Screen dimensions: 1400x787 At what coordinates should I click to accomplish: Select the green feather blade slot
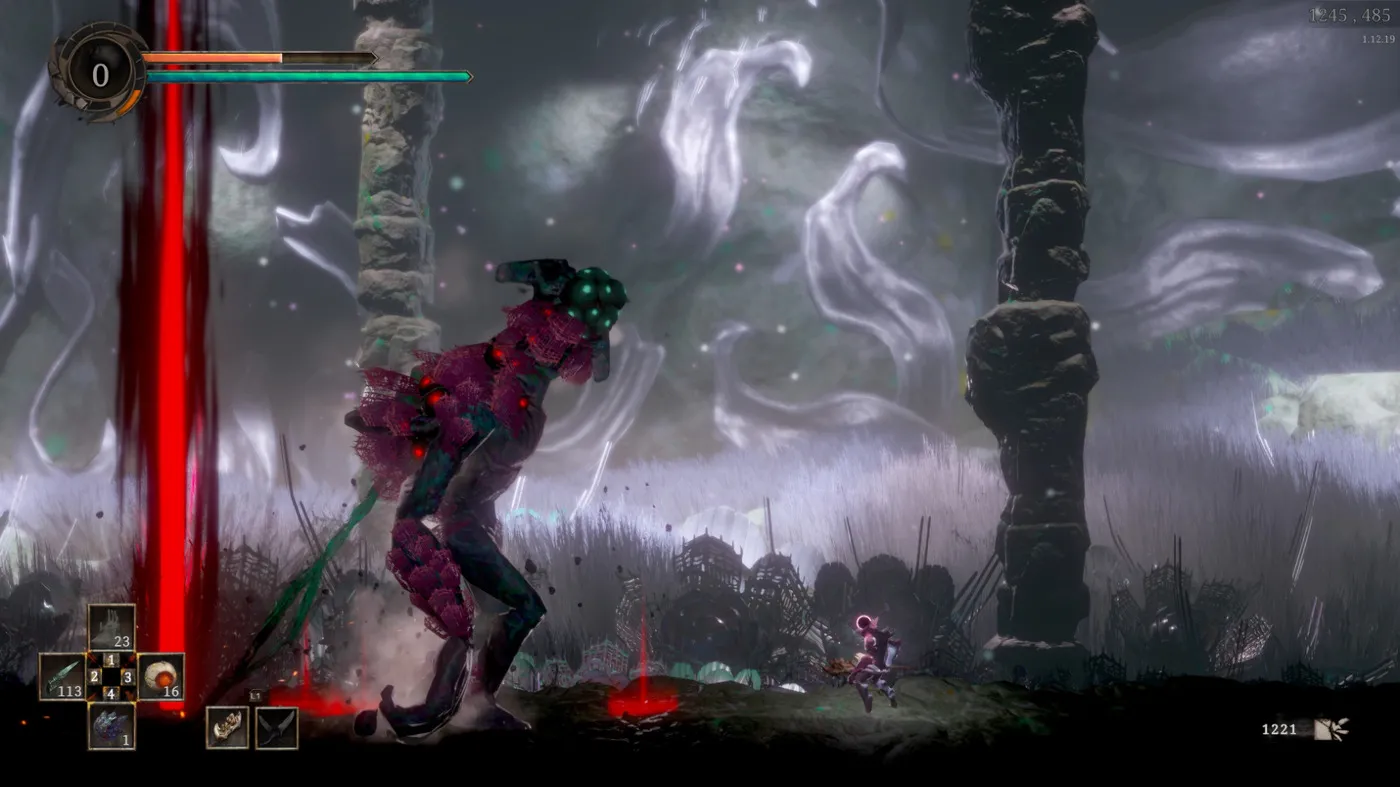click(62, 676)
